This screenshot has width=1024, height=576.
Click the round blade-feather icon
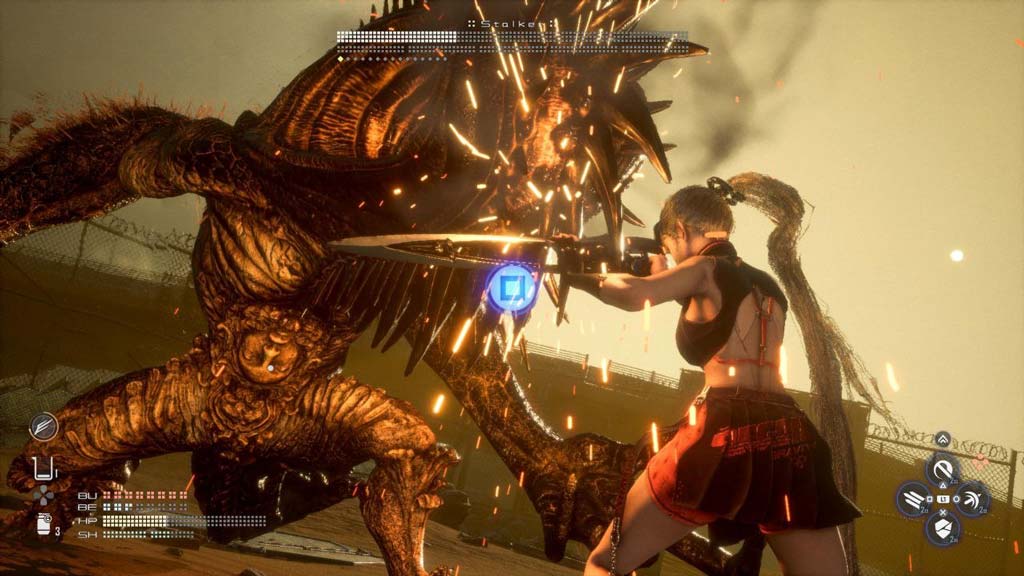tap(43, 427)
